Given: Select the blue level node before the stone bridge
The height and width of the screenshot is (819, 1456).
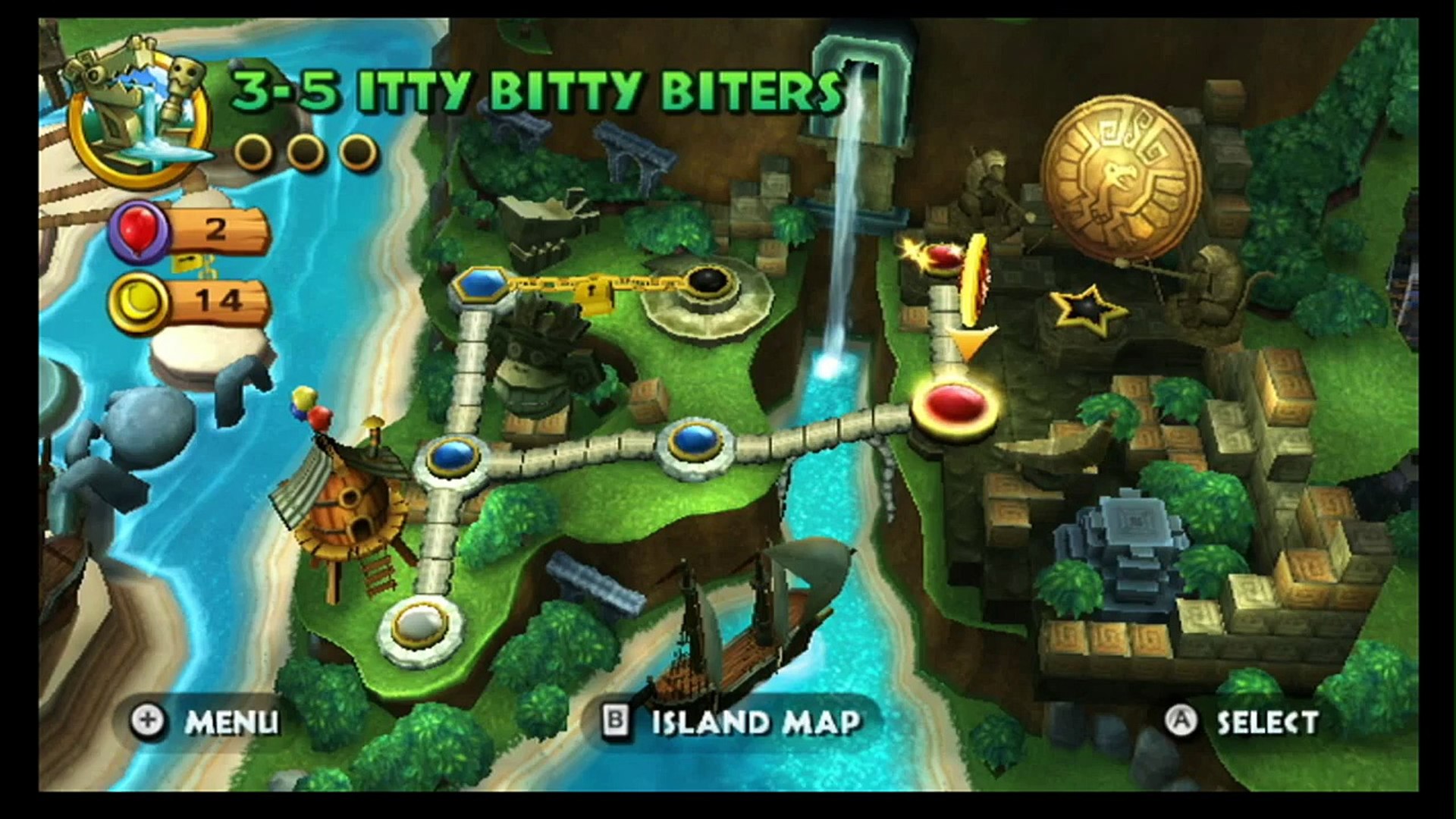Looking at the screenshot, I should [x=695, y=441].
